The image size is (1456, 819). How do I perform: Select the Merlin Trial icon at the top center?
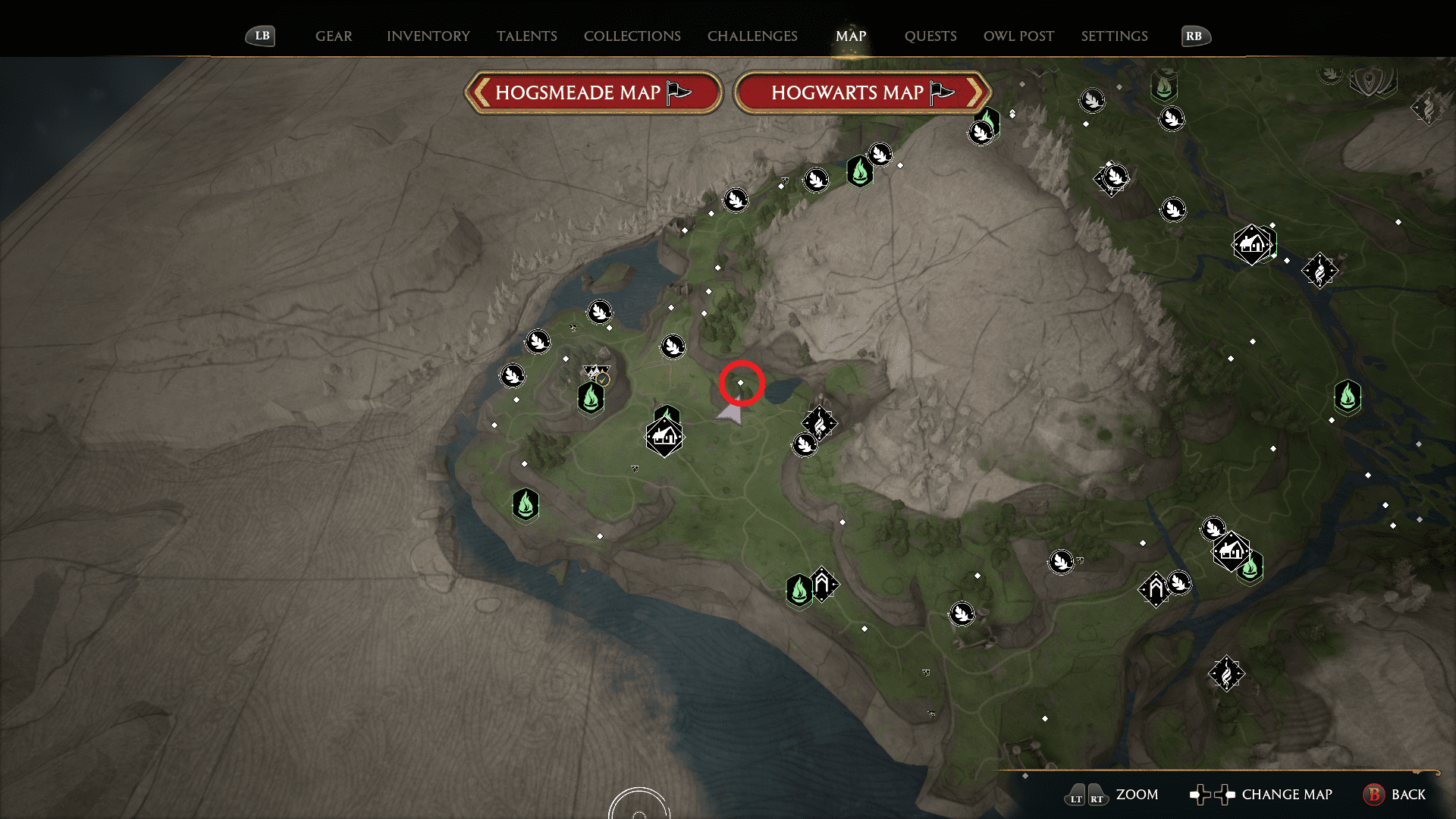click(x=879, y=154)
